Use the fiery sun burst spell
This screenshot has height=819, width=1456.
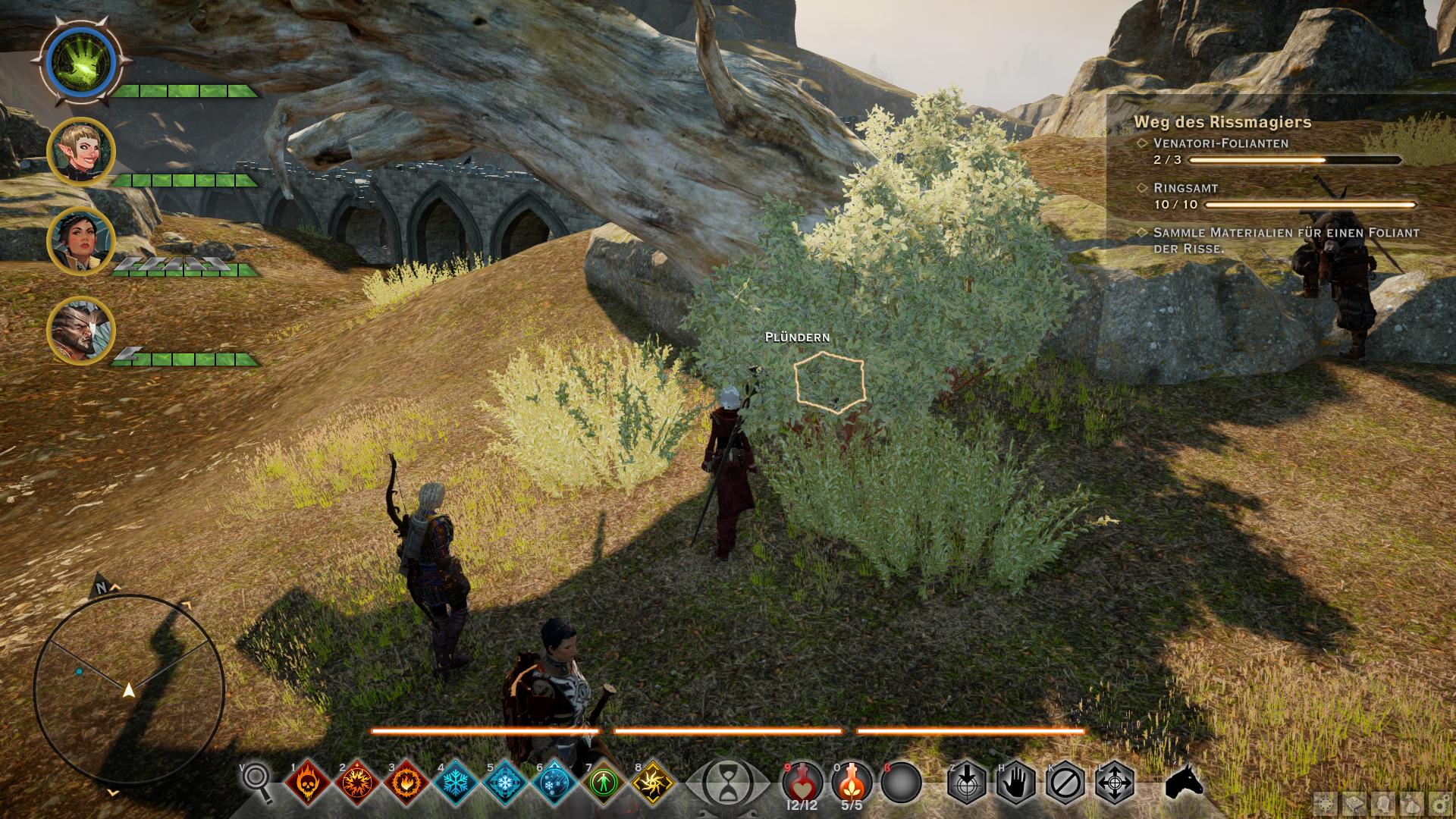[x=357, y=782]
